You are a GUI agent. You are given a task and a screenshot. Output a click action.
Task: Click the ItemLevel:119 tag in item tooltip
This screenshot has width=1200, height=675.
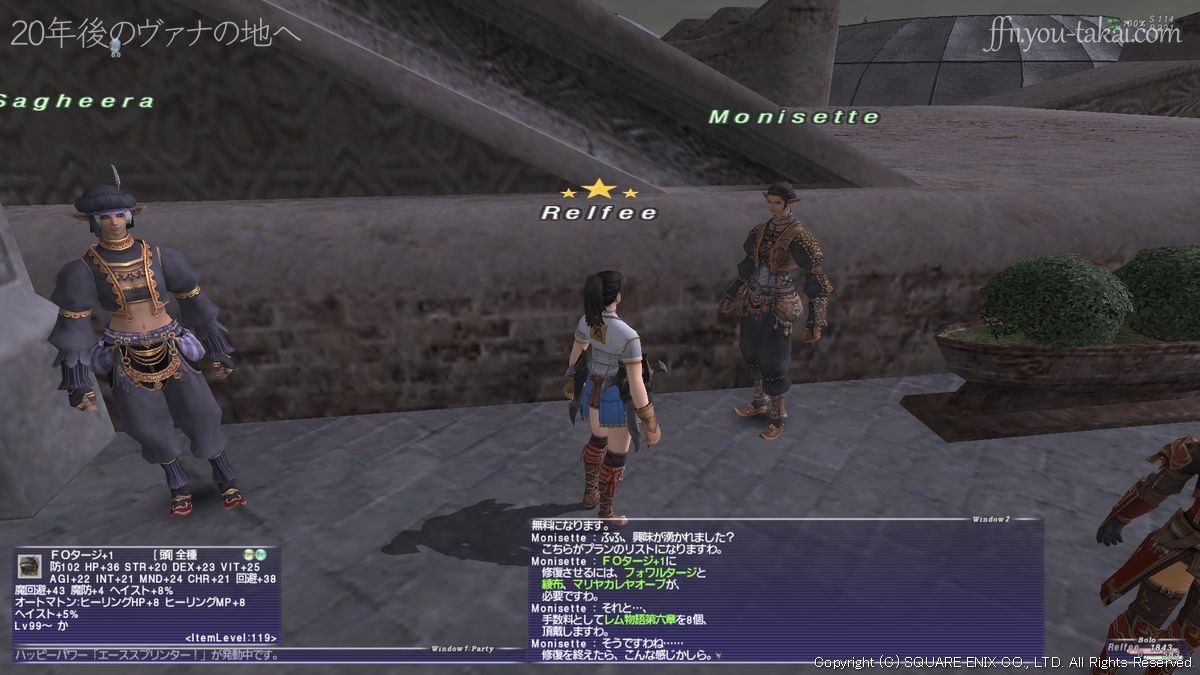(x=231, y=637)
